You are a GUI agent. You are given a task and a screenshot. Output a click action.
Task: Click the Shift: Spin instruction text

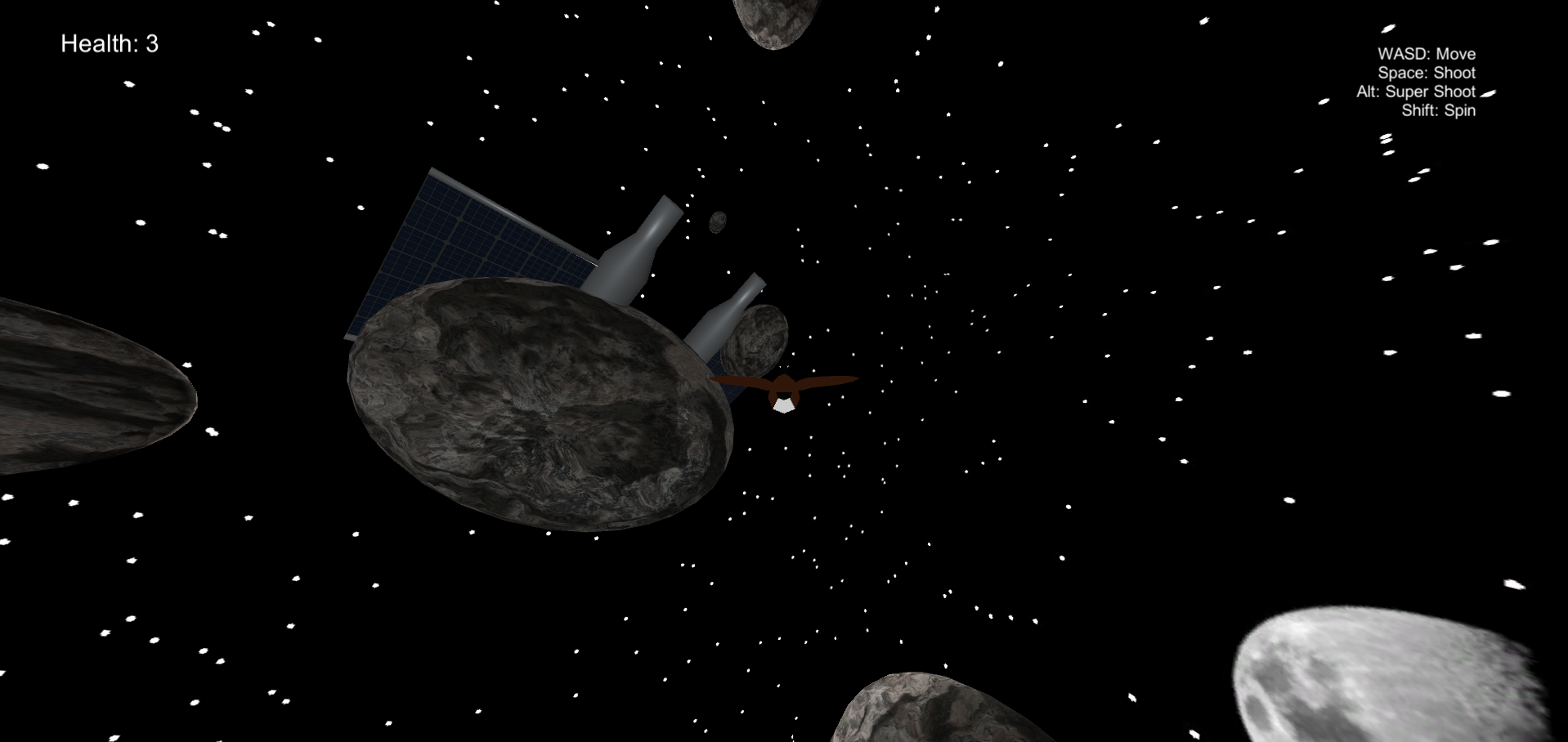coord(1439,110)
